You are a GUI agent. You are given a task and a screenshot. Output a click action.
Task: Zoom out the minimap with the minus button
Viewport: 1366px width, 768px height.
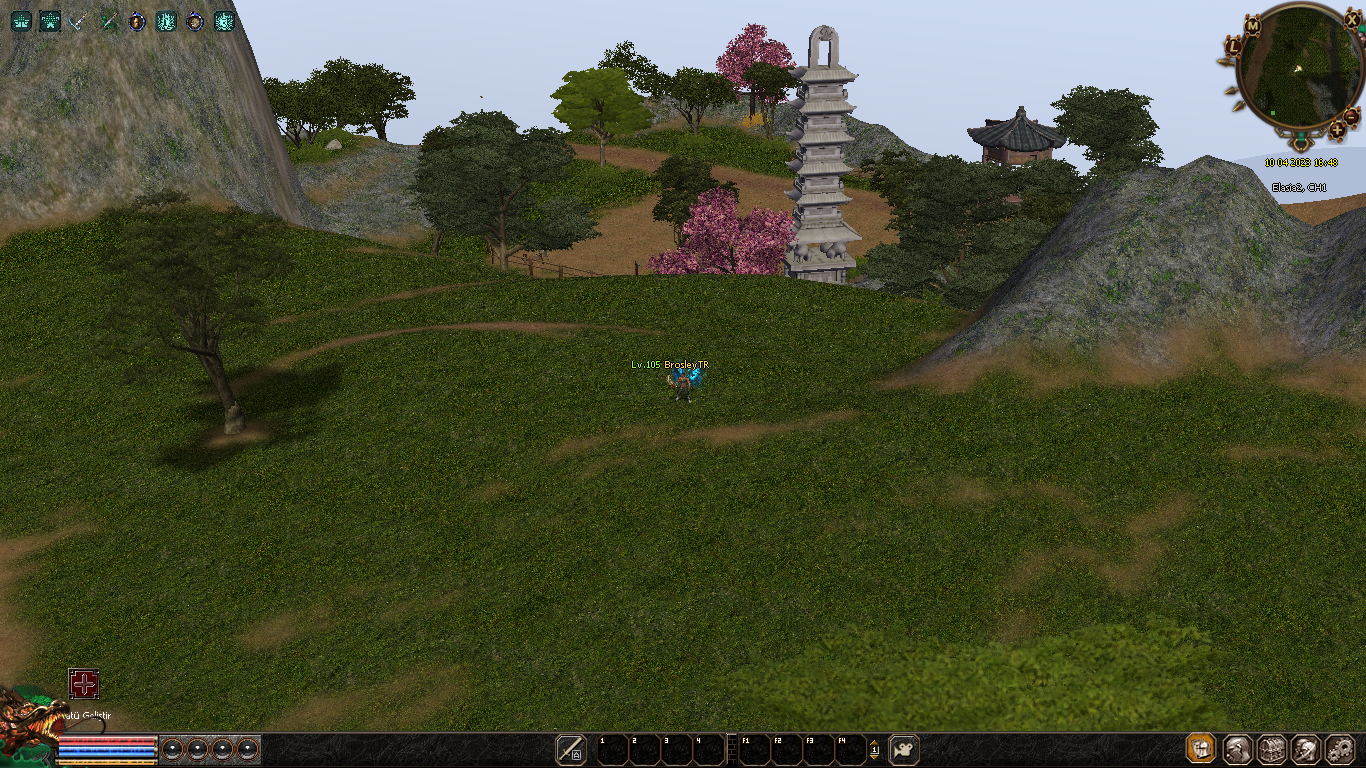tap(1351, 116)
